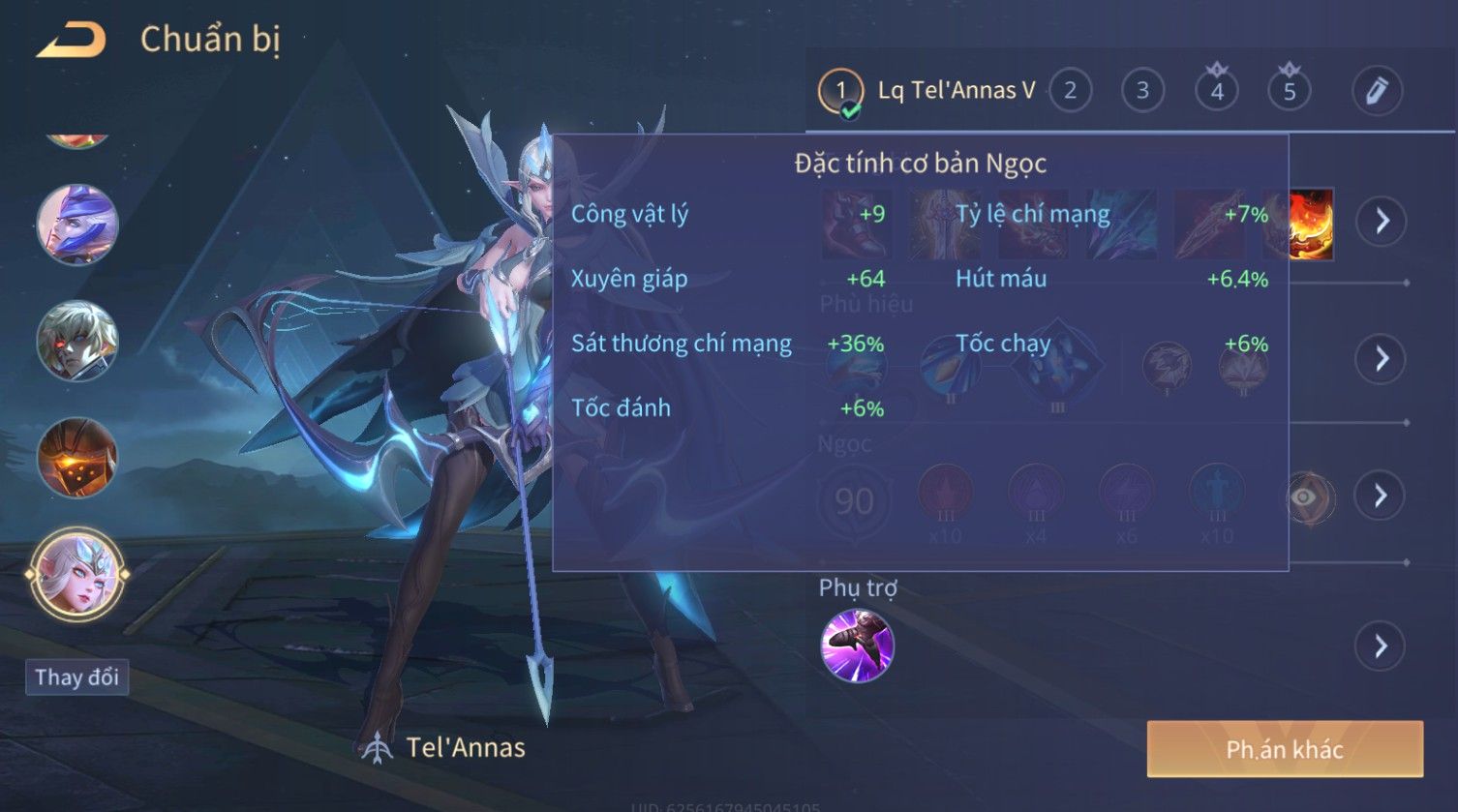Choose preset slot 5

pyautogui.click(x=1290, y=91)
